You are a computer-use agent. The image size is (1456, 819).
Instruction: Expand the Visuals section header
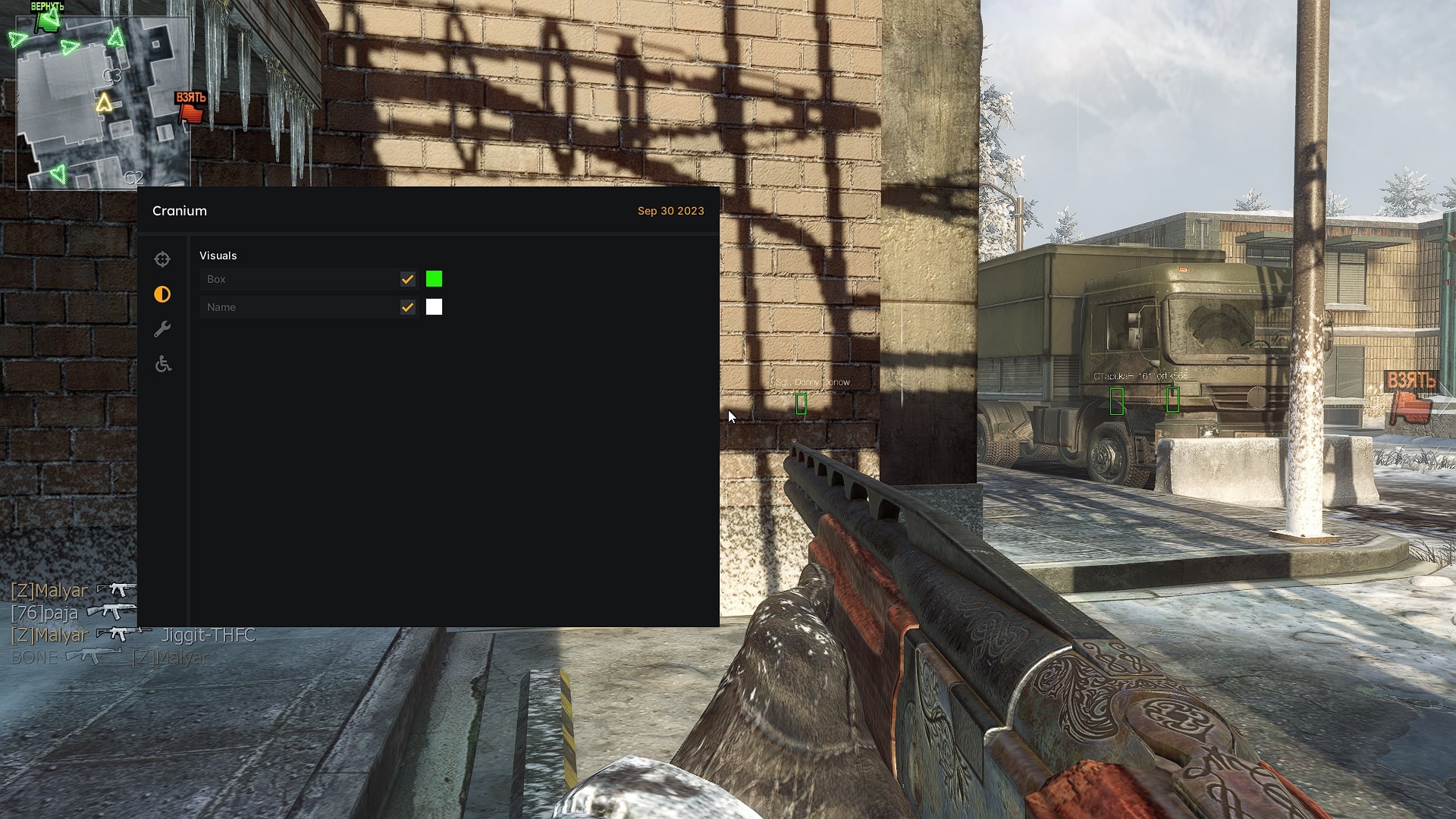218,256
